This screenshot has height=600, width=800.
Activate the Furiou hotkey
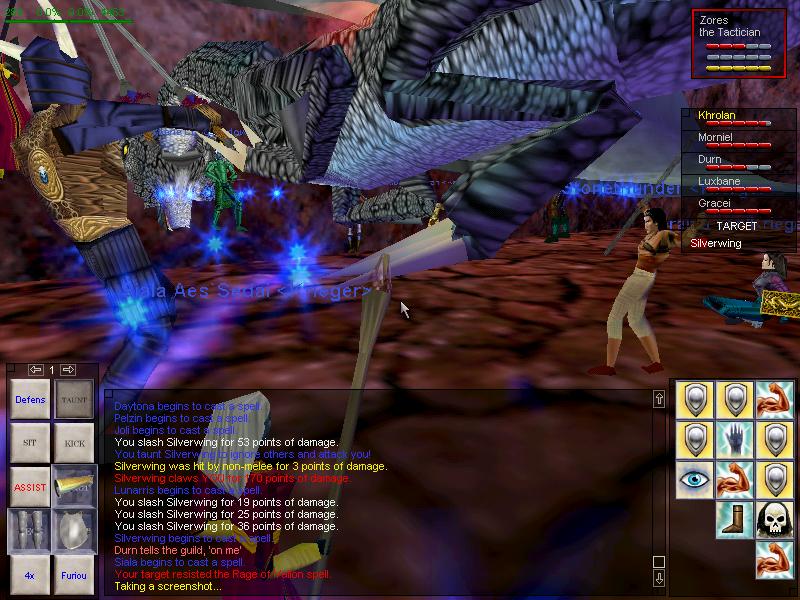[74, 575]
